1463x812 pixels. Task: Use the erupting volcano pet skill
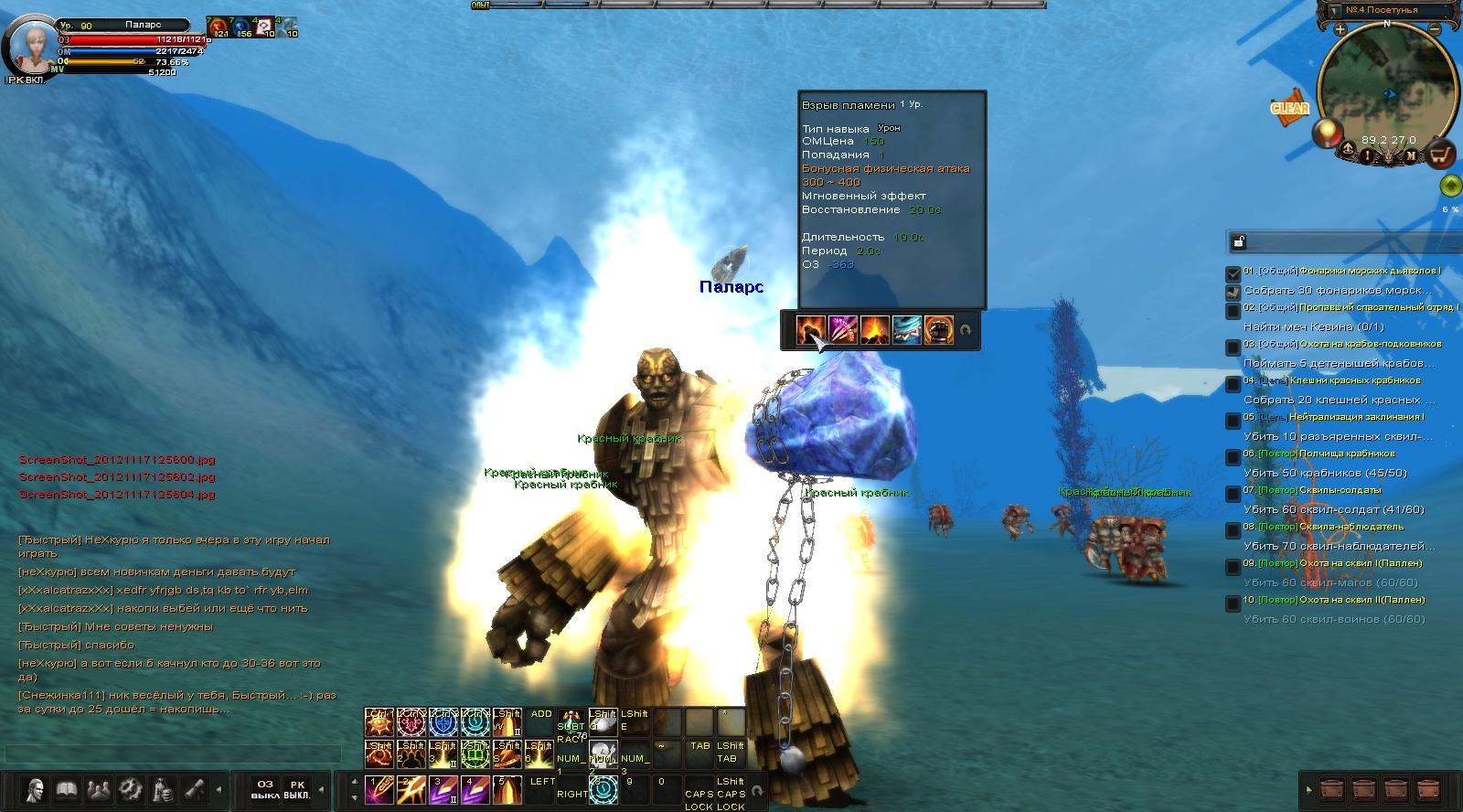[874, 329]
